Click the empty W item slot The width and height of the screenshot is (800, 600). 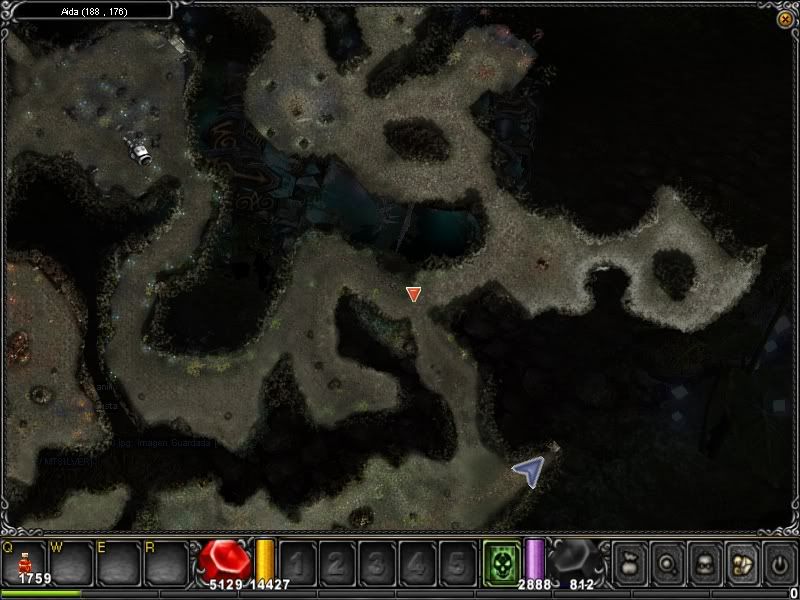(x=70, y=563)
